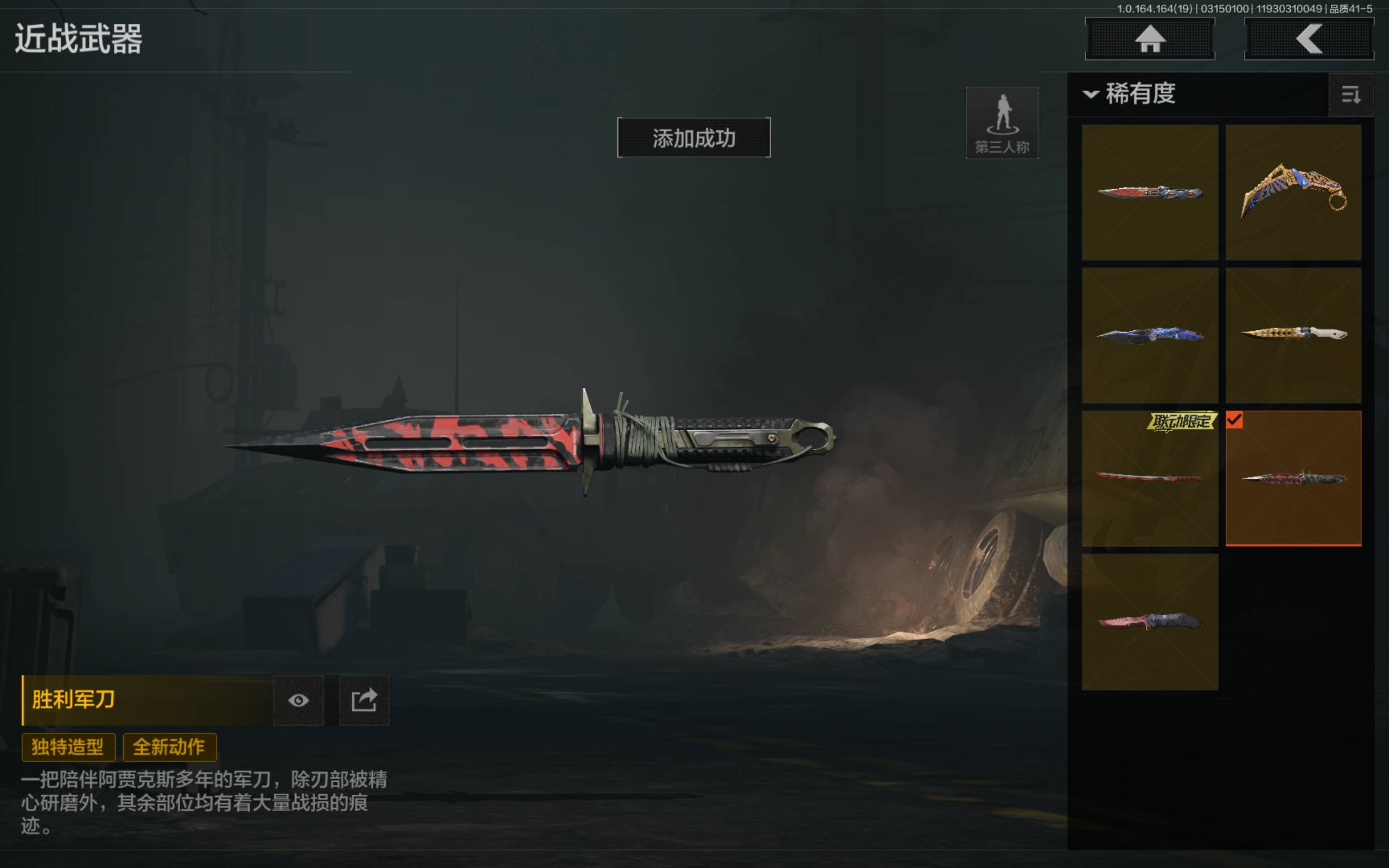Go back with the arrow button
This screenshot has width=1389, height=868.
(1308, 39)
